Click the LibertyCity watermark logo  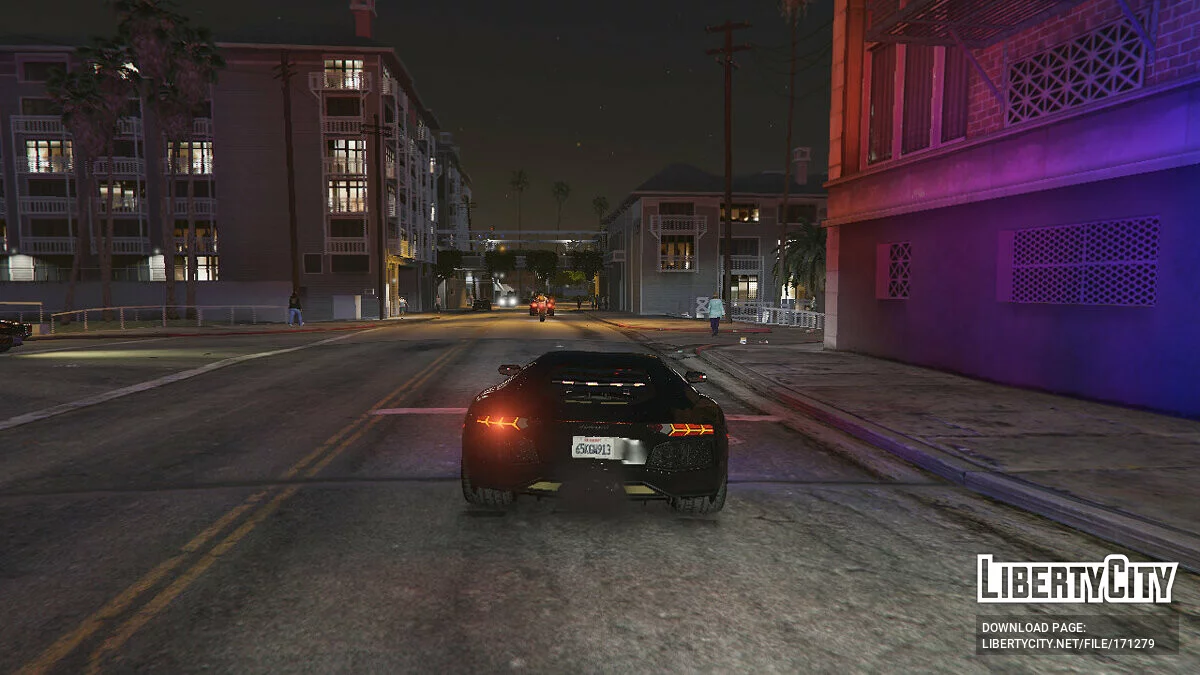coord(1077,579)
